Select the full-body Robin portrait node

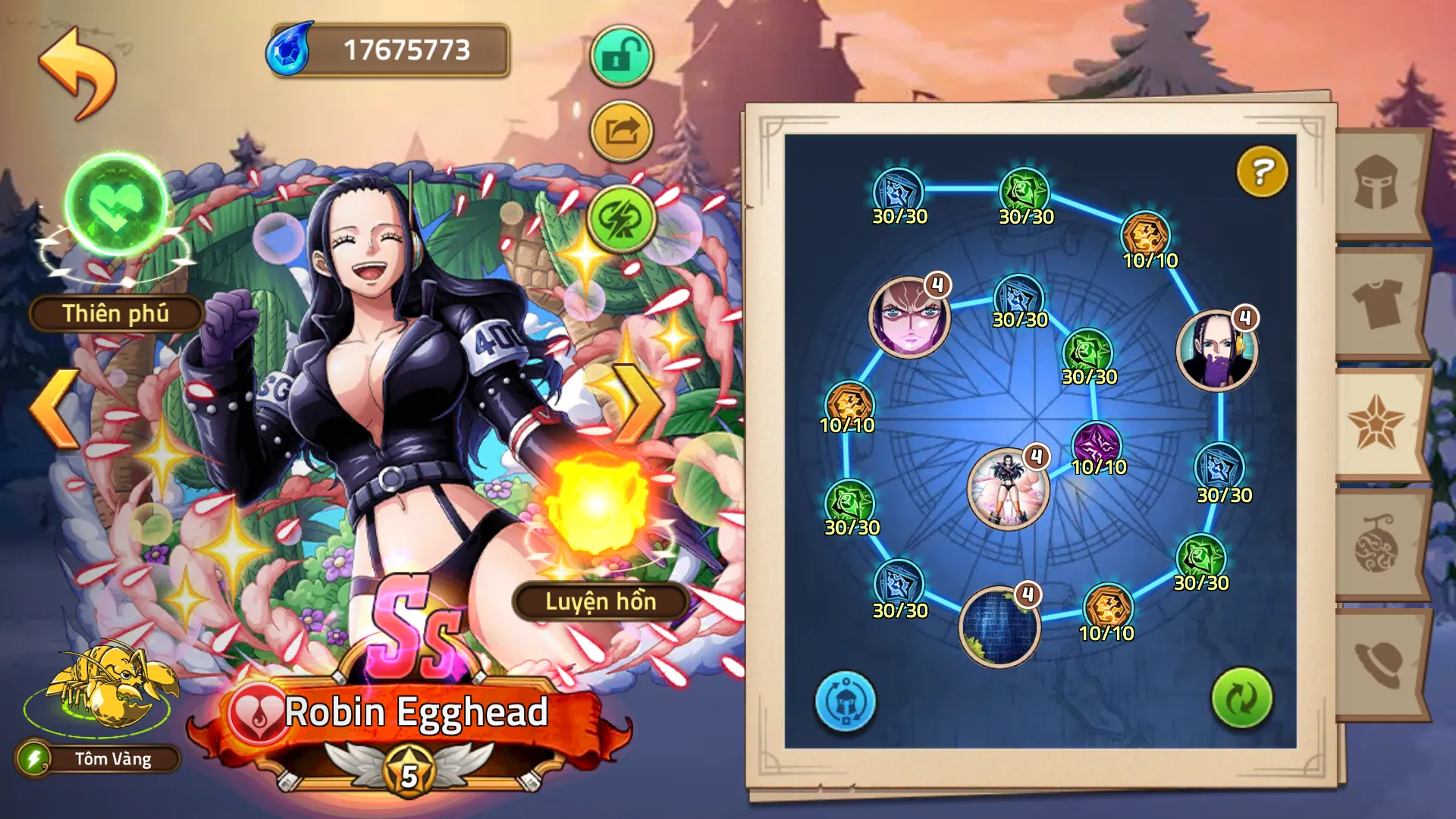pos(1007,488)
